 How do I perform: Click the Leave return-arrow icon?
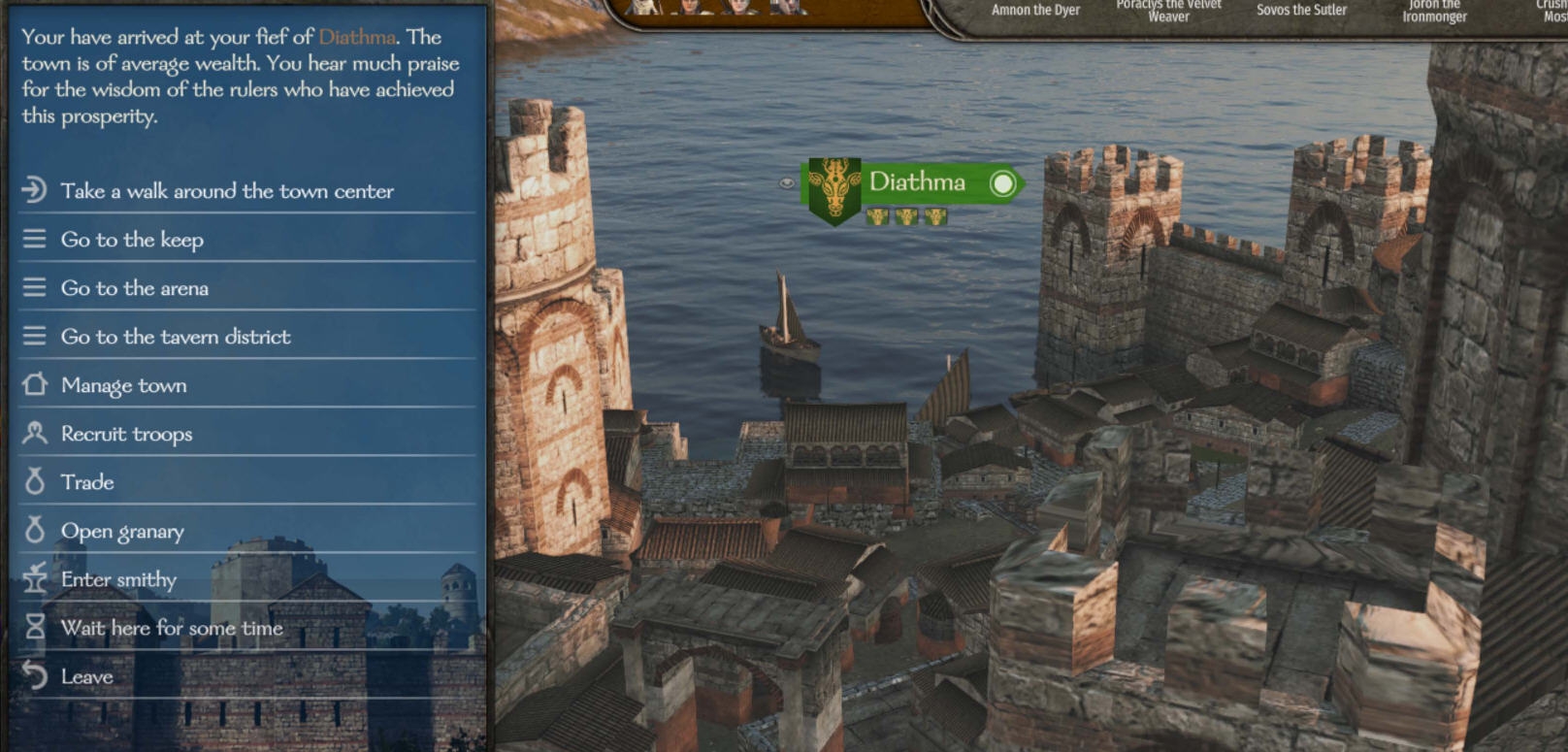coord(34,676)
